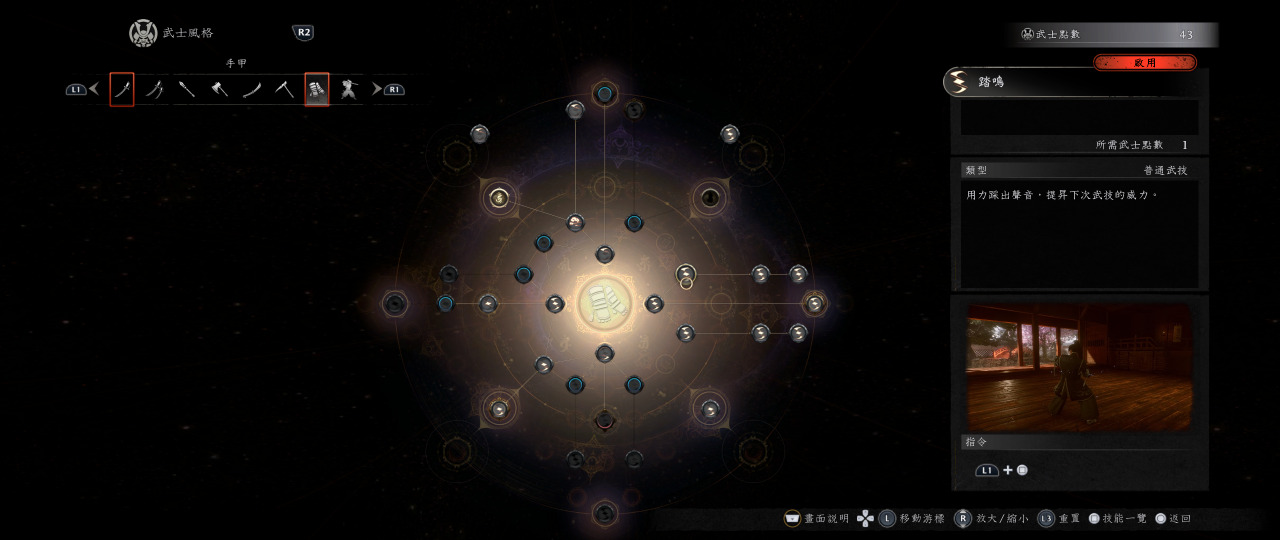This screenshot has height=540, width=1280.
Task: Click the left arrow before the weapon tabs
Action: [x=94, y=90]
